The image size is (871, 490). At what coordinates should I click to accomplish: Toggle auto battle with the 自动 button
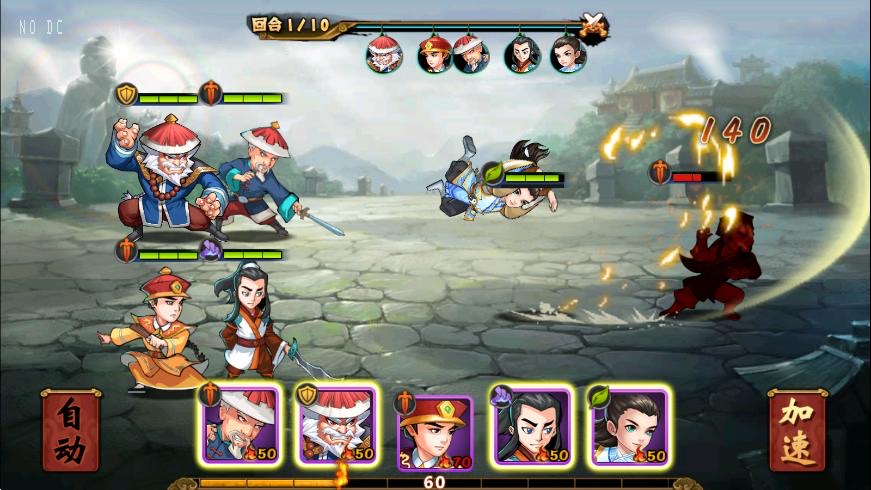pos(70,431)
